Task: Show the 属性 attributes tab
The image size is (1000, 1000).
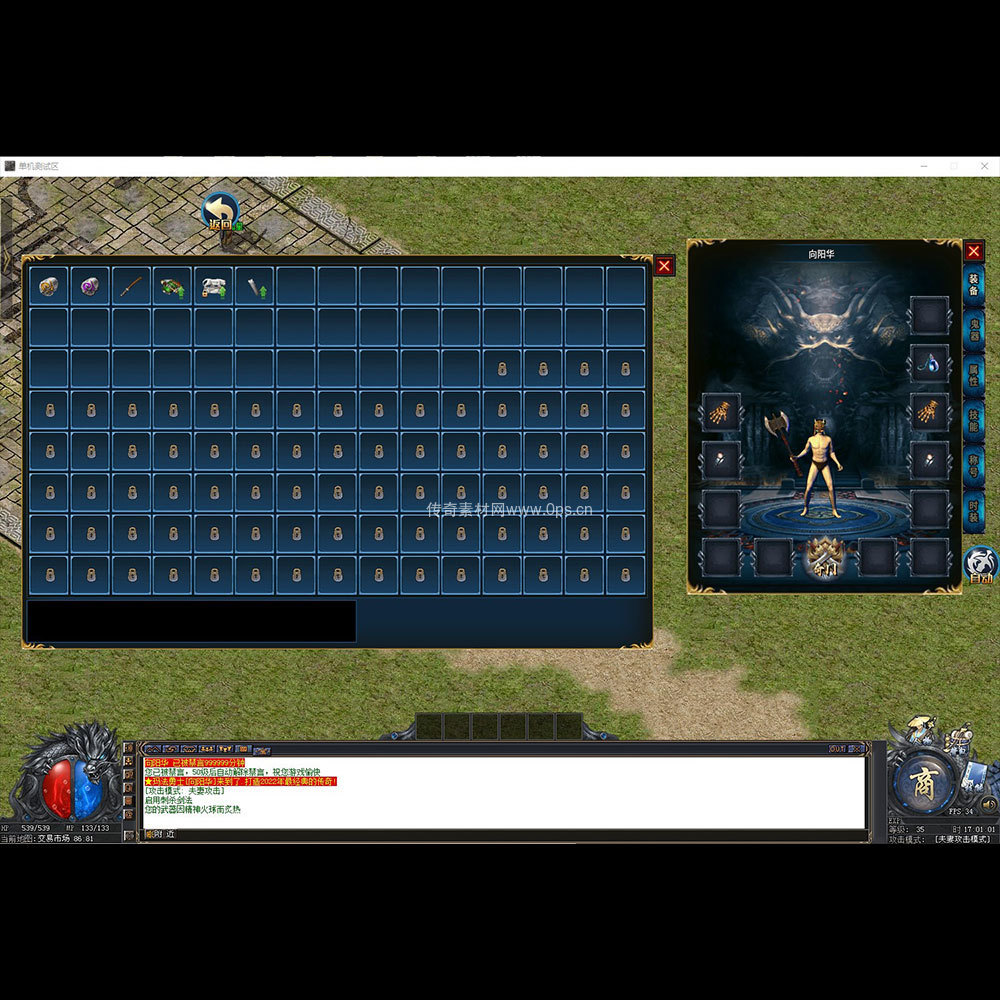Action: (x=974, y=376)
